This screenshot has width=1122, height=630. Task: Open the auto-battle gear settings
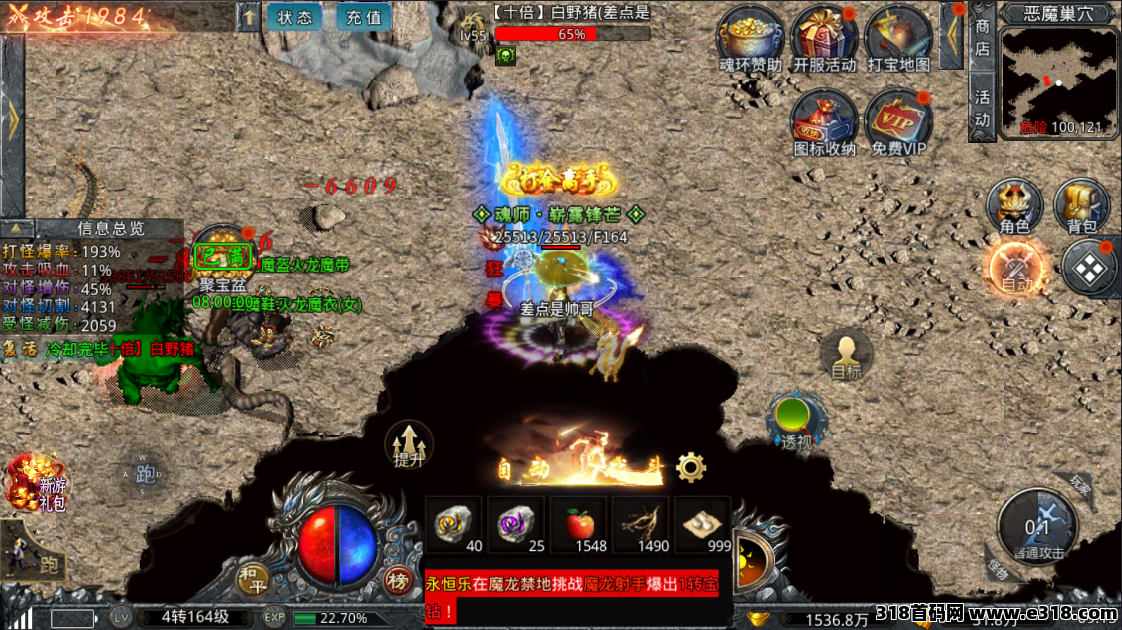[x=690, y=467]
